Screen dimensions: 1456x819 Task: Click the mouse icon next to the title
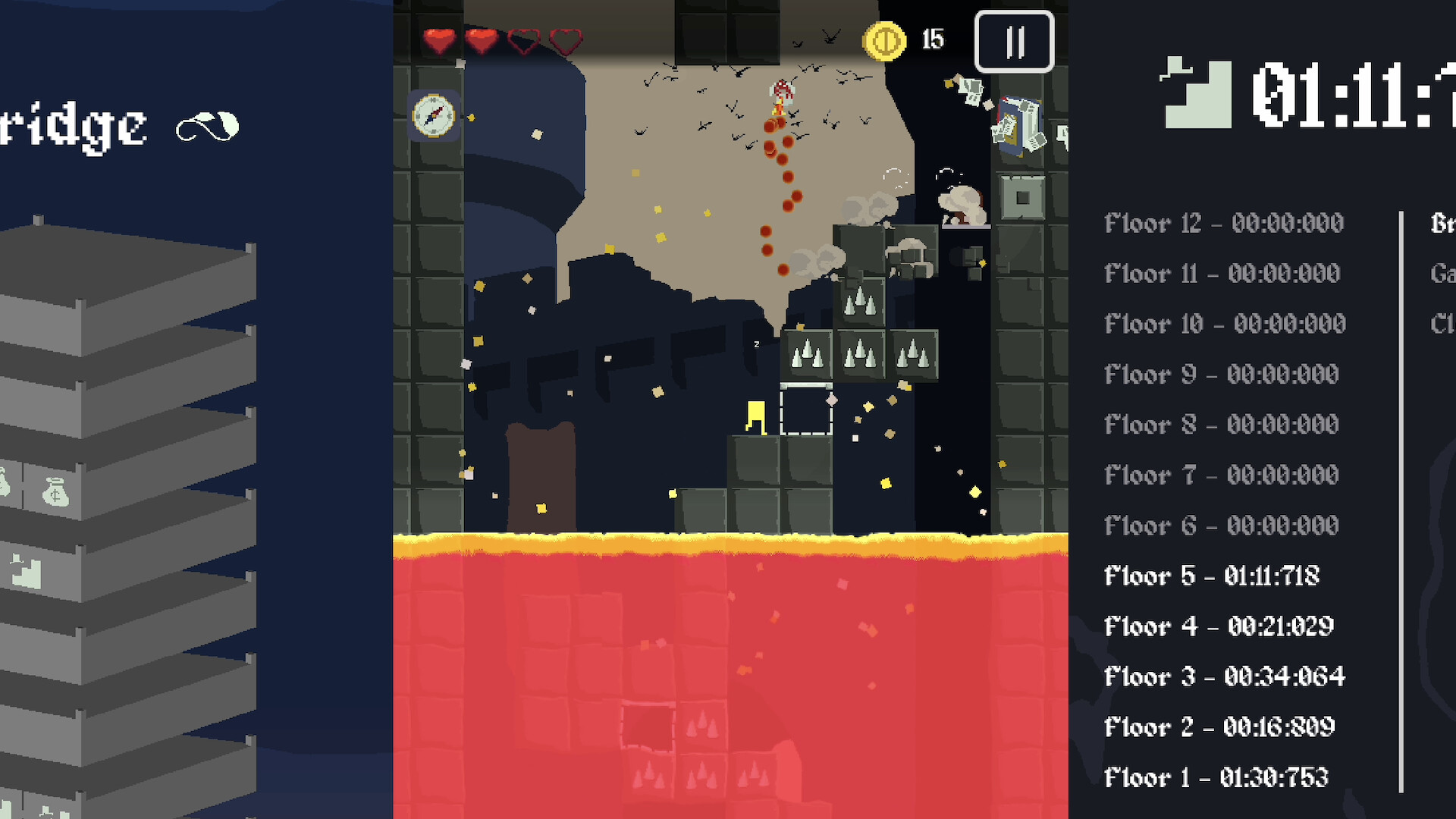click(207, 126)
